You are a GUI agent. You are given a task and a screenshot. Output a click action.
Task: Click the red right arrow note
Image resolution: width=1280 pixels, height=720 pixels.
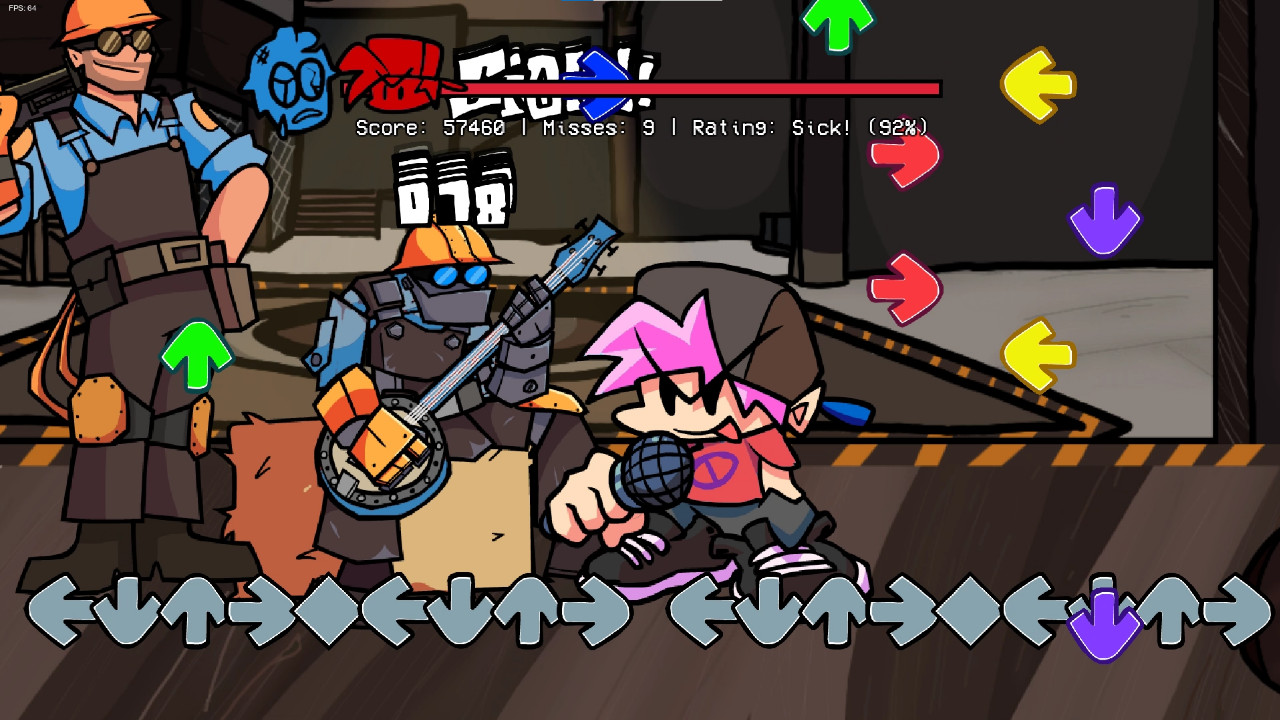point(905,155)
